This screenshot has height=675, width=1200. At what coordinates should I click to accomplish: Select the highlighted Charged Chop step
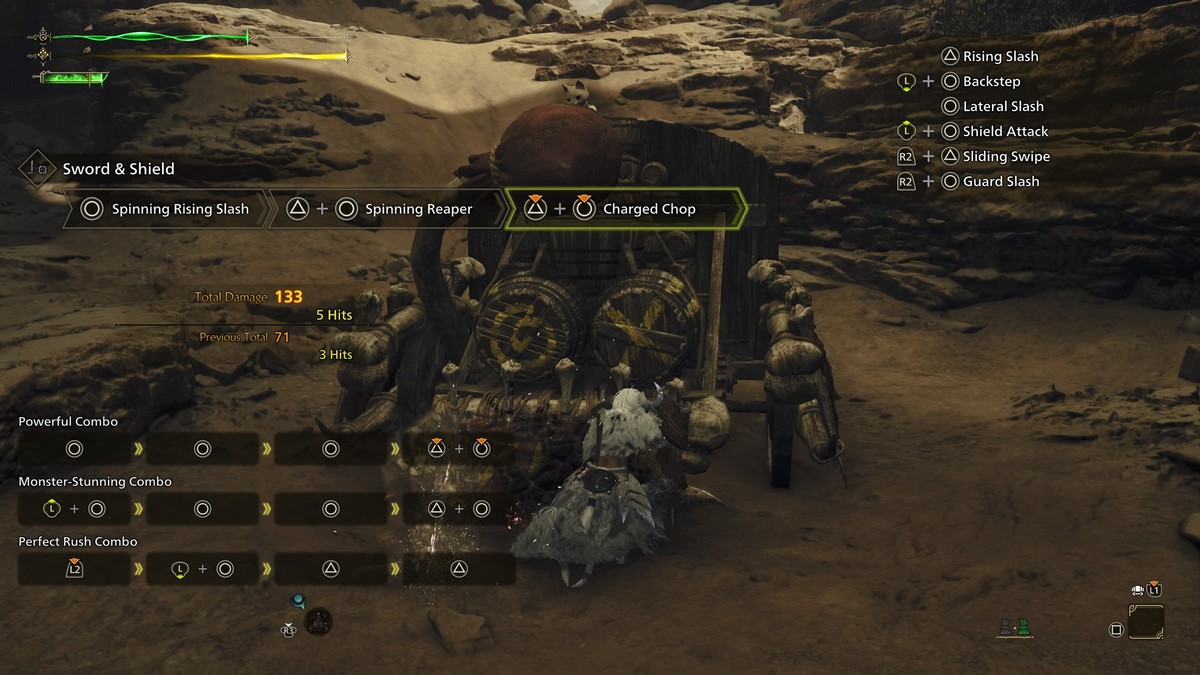[624, 210]
